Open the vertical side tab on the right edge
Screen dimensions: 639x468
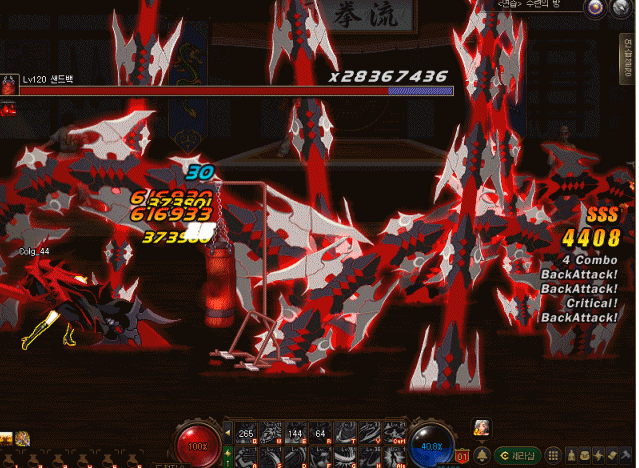pyautogui.click(x=631, y=54)
